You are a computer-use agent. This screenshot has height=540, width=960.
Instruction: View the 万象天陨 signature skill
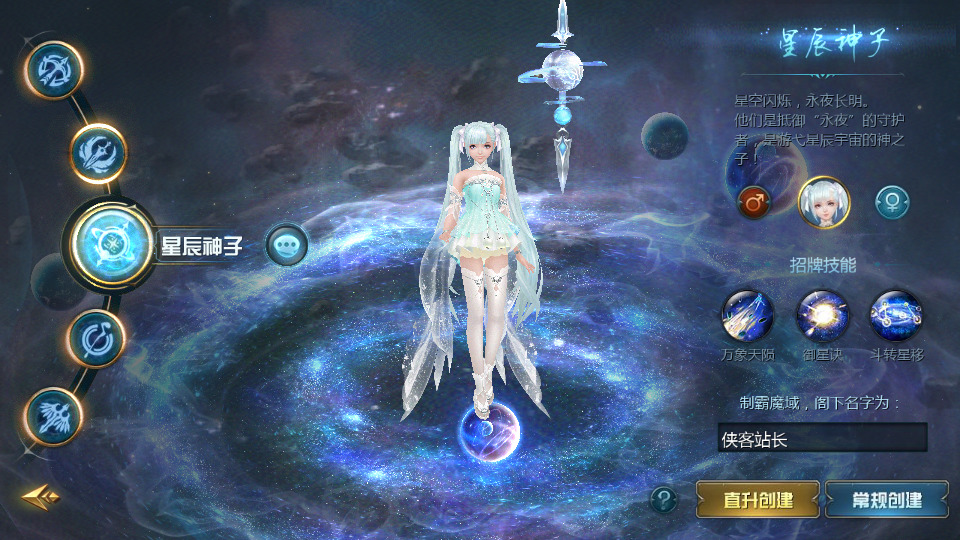(x=748, y=316)
